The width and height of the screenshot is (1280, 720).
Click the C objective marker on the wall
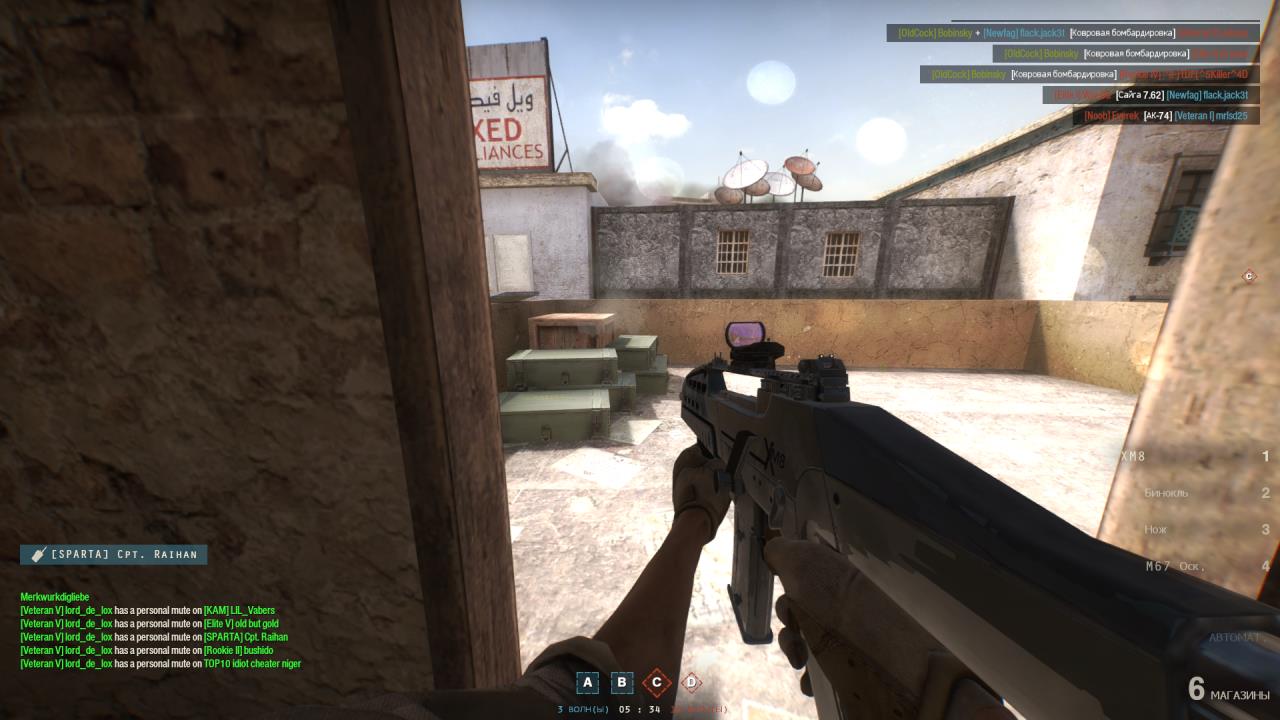click(1248, 276)
